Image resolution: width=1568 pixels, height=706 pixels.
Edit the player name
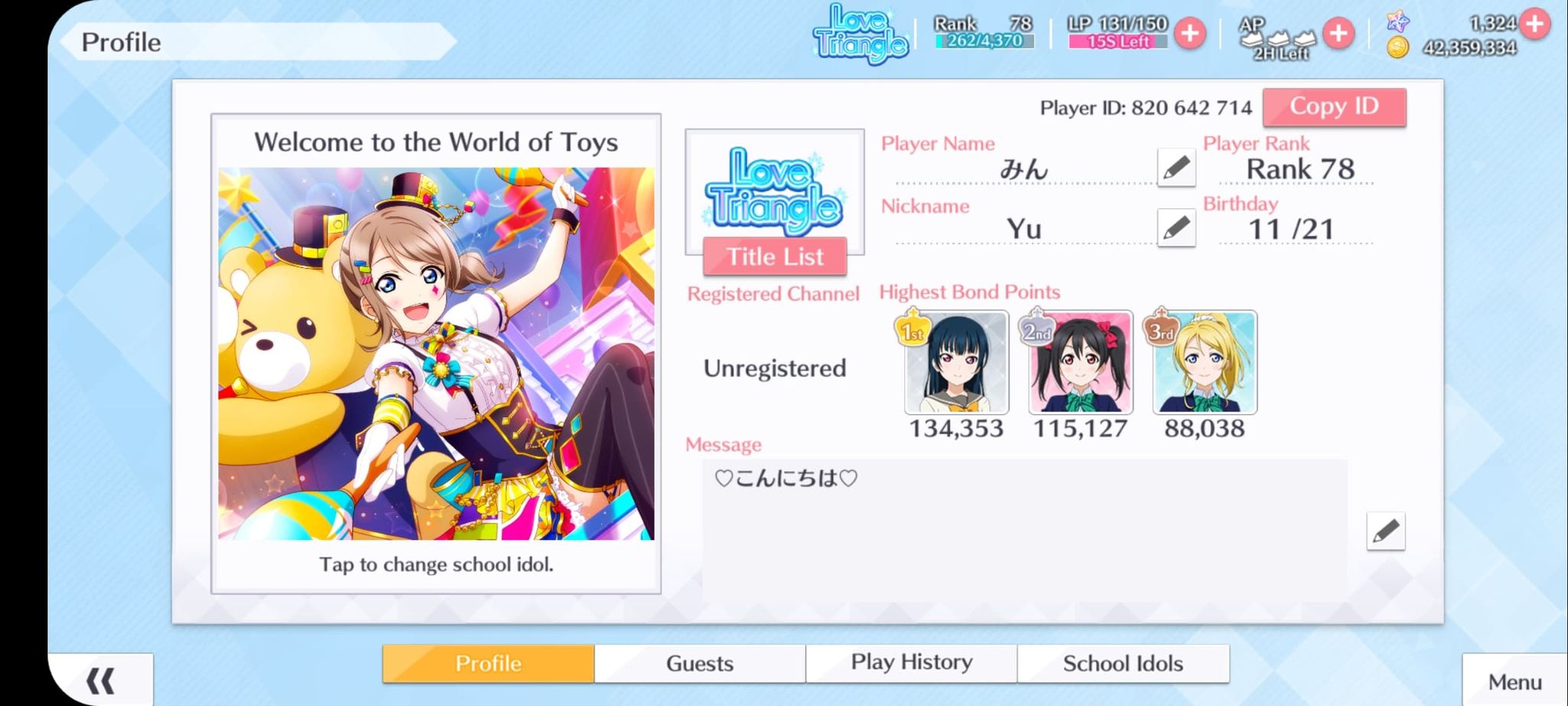(1176, 167)
